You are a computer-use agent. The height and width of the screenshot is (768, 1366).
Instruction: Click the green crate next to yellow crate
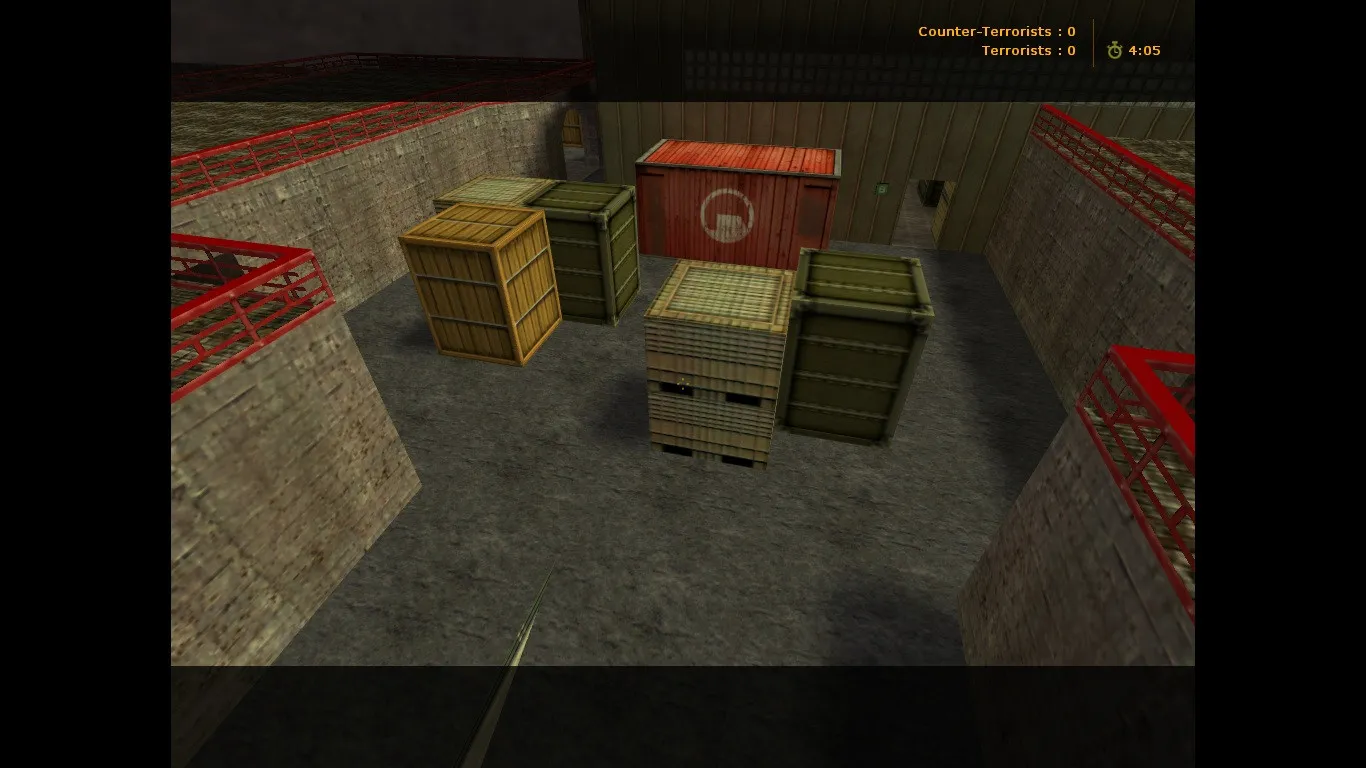[590, 250]
